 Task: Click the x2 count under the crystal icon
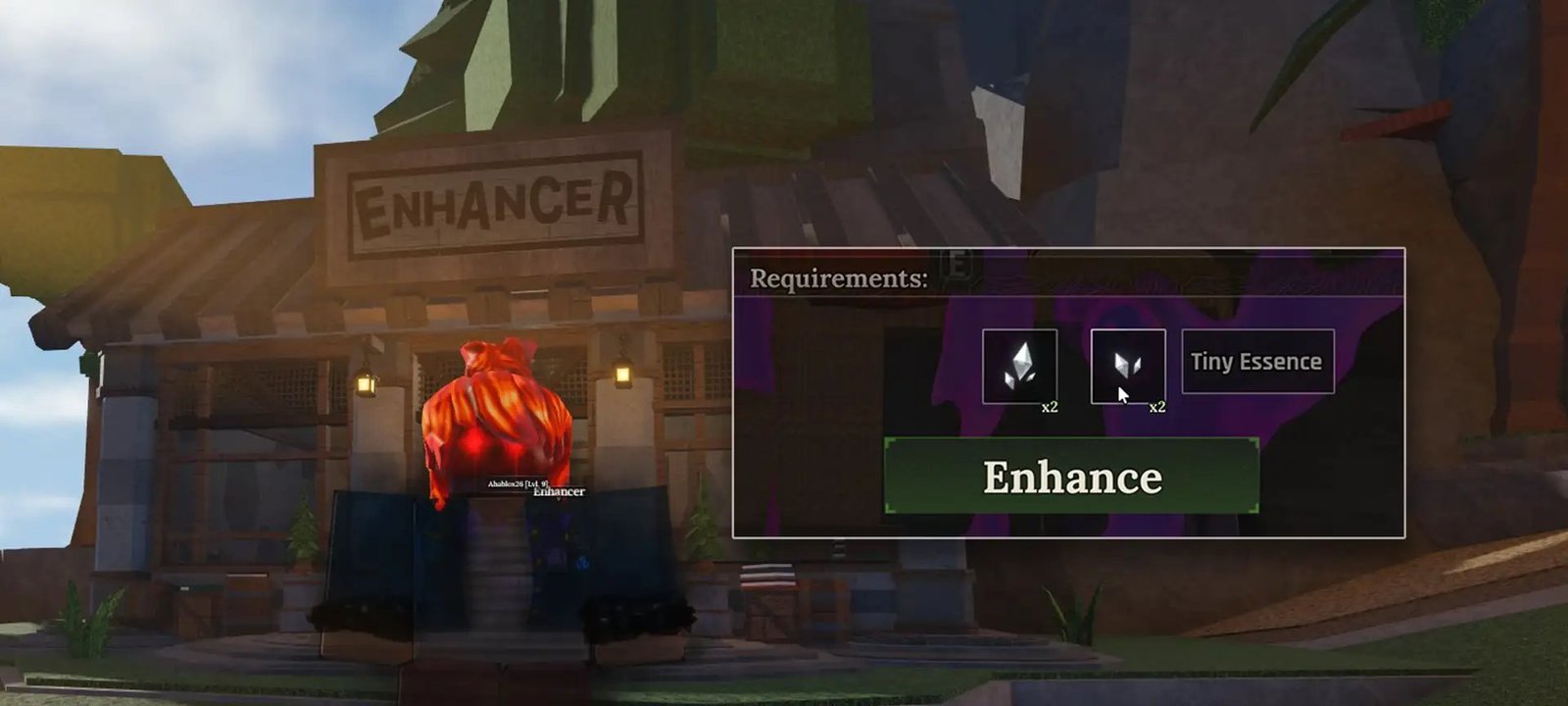point(1051,406)
